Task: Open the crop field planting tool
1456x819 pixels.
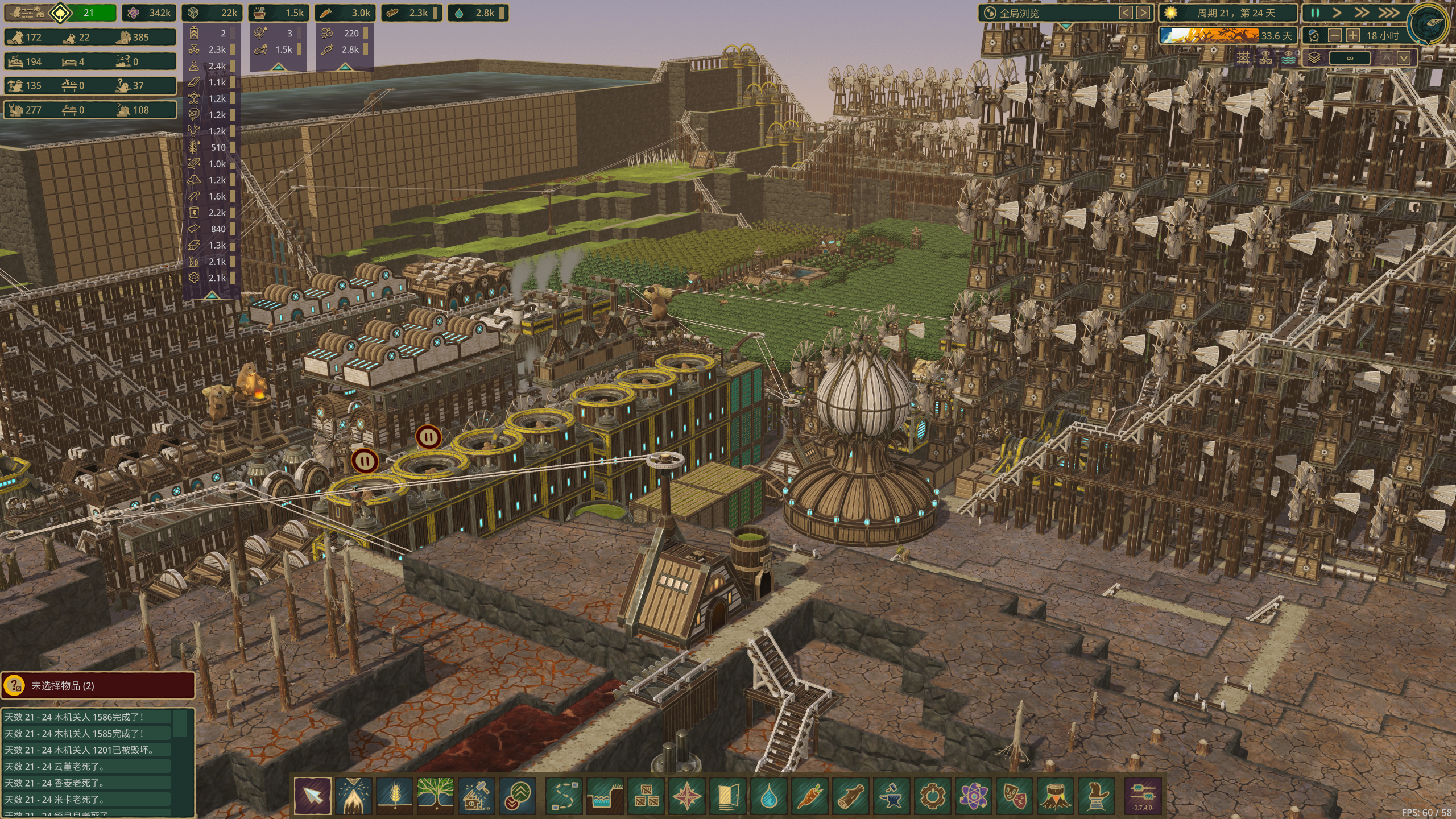Action: click(x=394, y=795)
